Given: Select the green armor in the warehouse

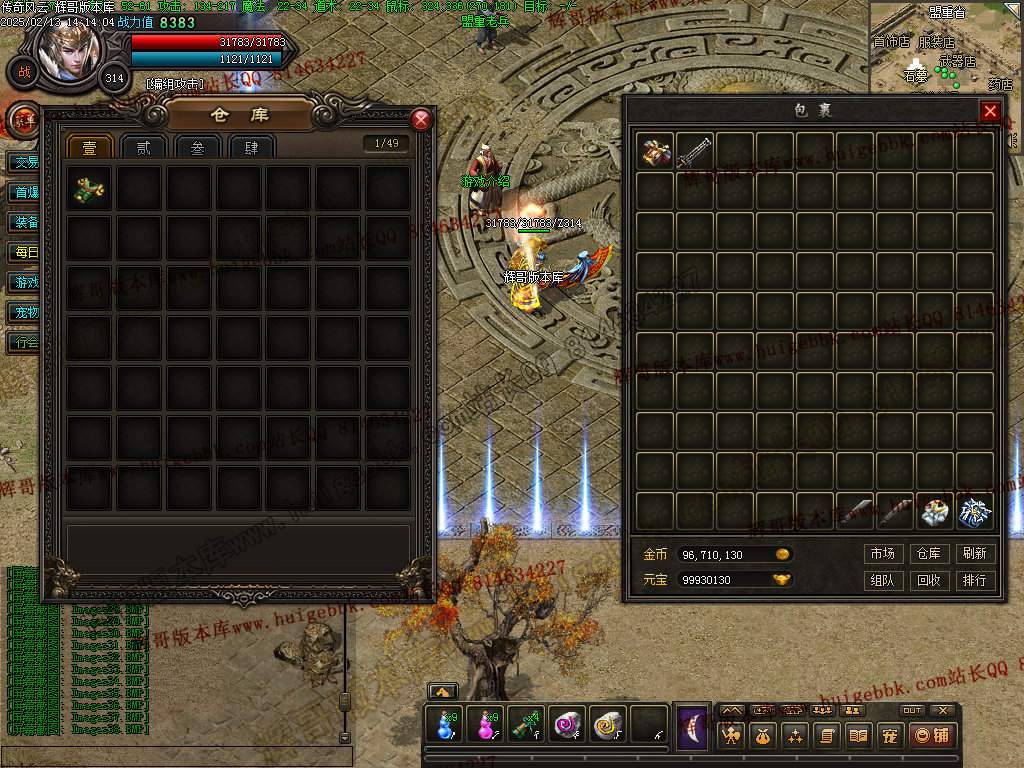Looking at the screenshot, I should [x=89, y=188].
